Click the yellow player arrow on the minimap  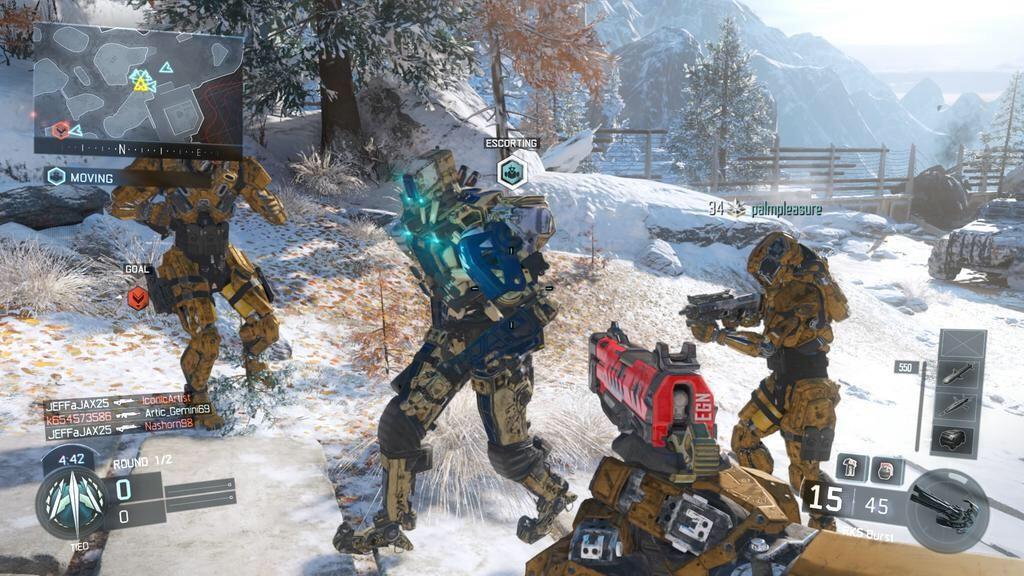[141, 85]
